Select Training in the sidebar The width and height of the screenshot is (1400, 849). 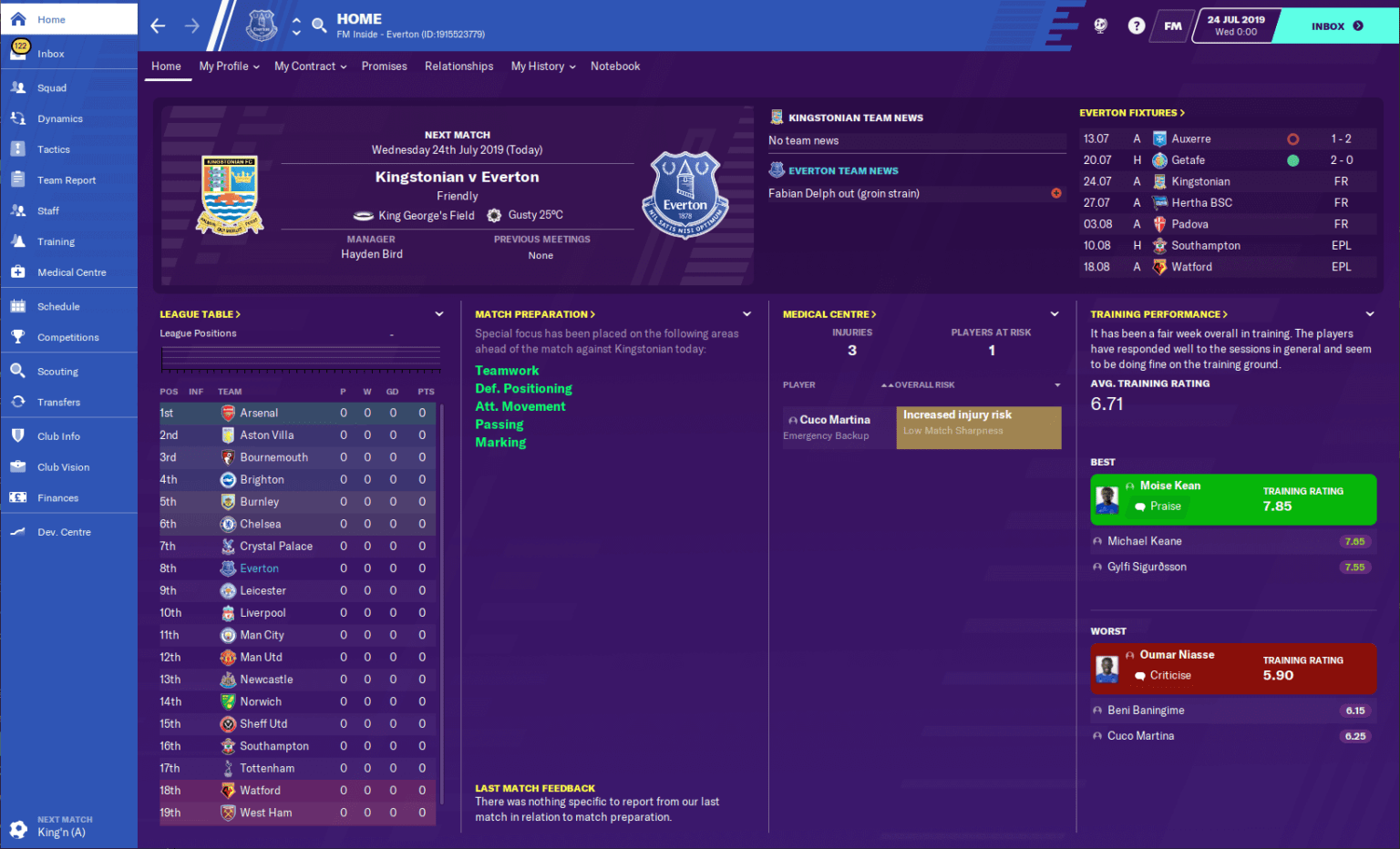point(55,240)
